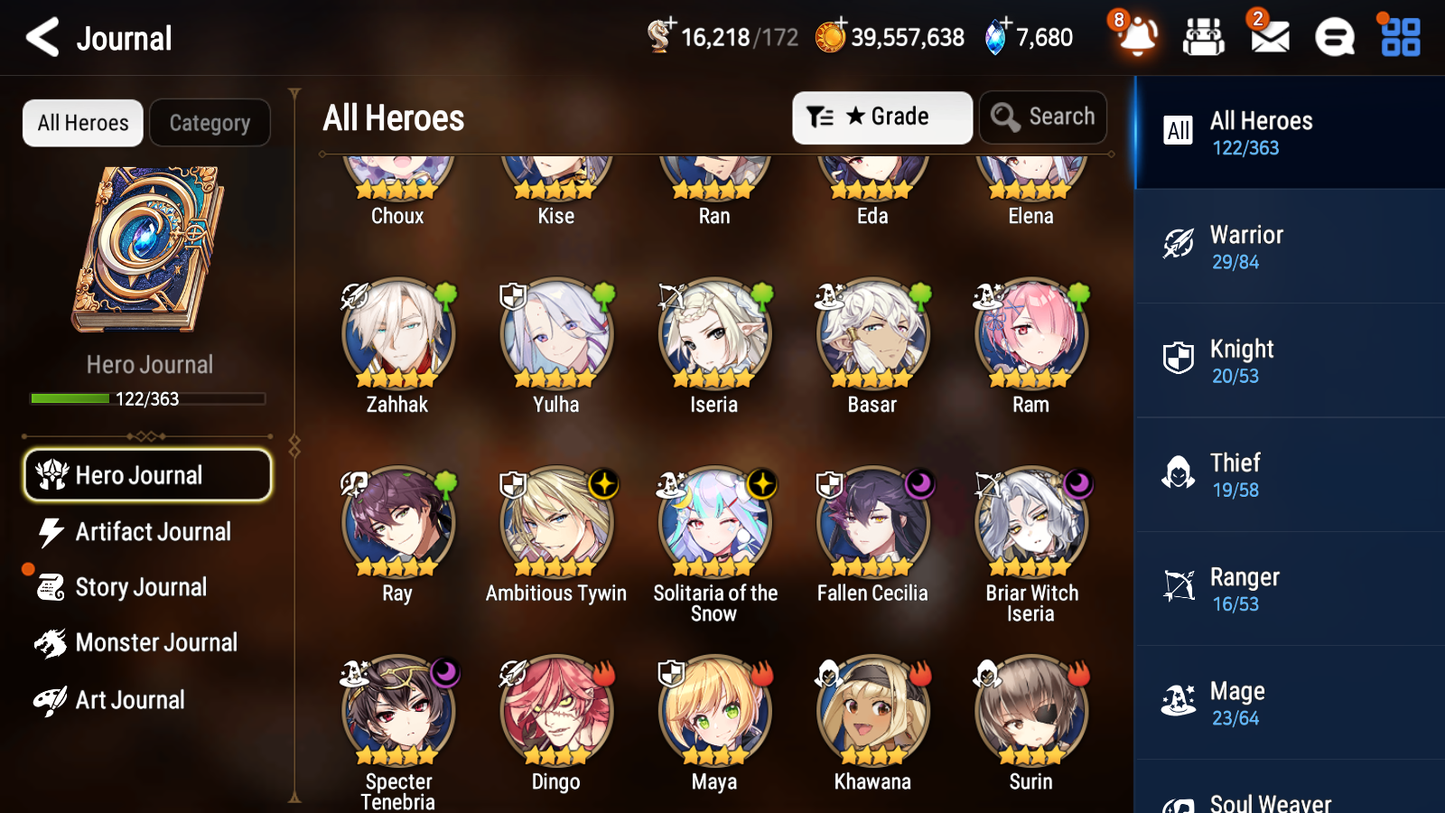Open the Search function

point(1043,117)
